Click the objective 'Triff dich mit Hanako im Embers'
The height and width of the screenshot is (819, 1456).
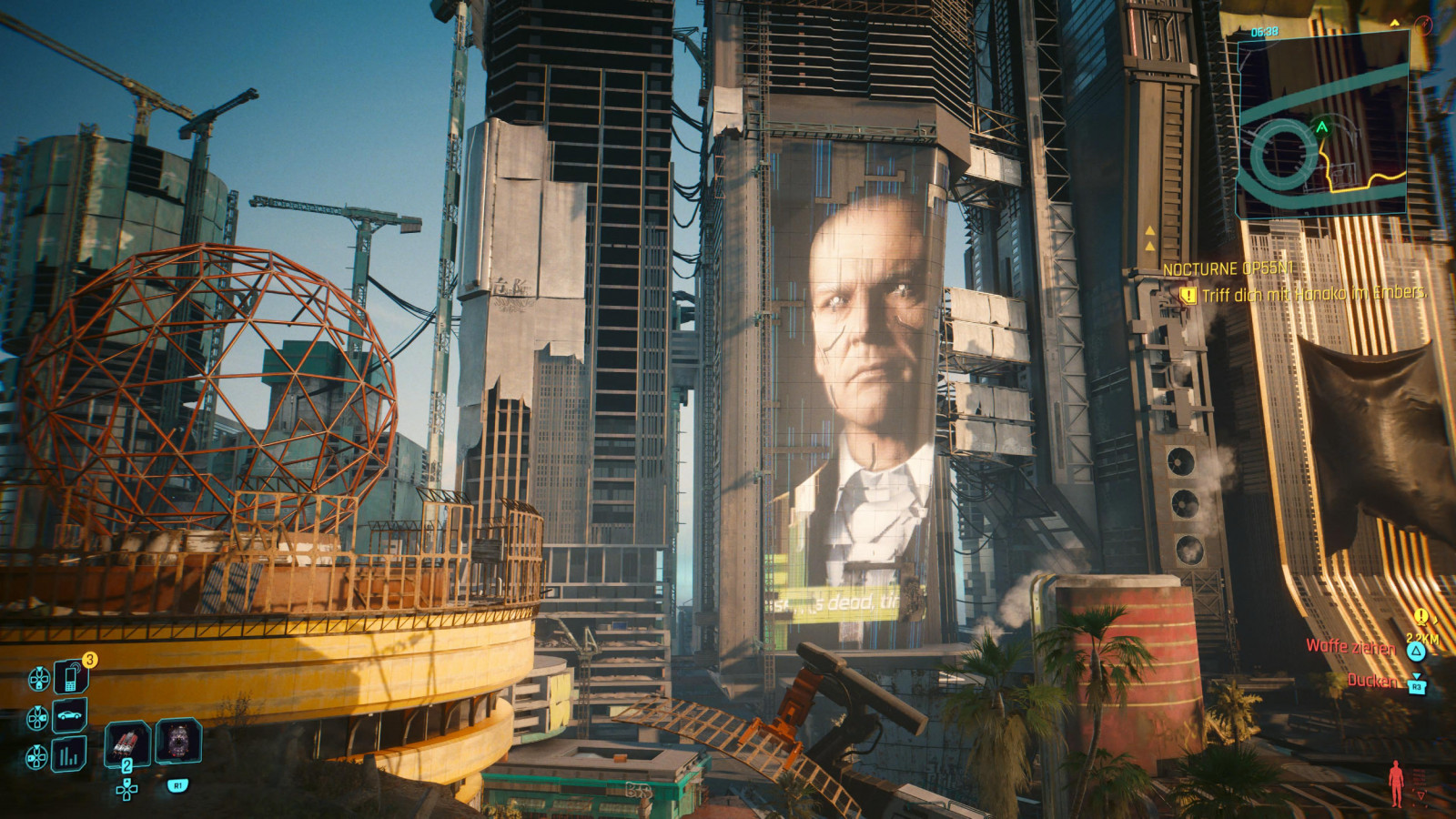(1313, 294)
